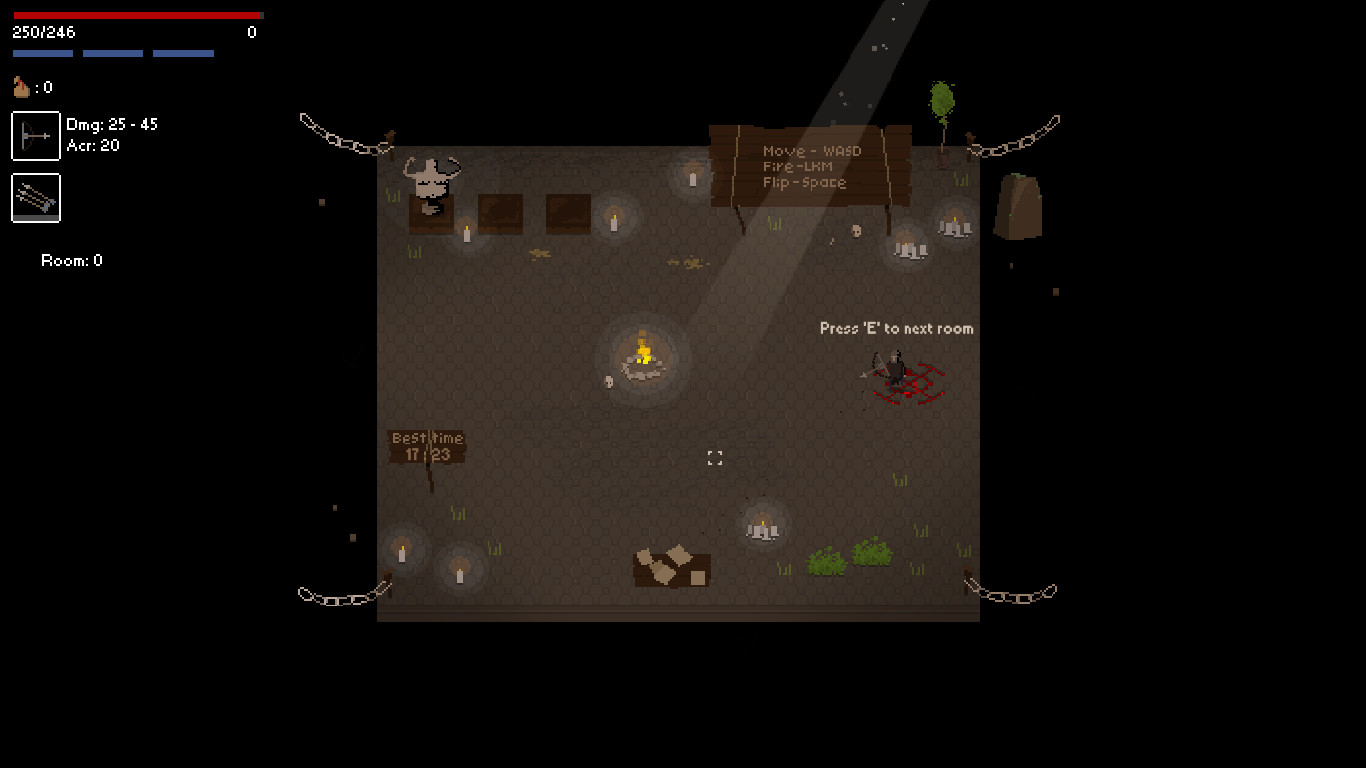Select the crossbow weapon slot icon
Image resolution: width=1366 pixels, height=768 pixels.
(x=35, y=135)
